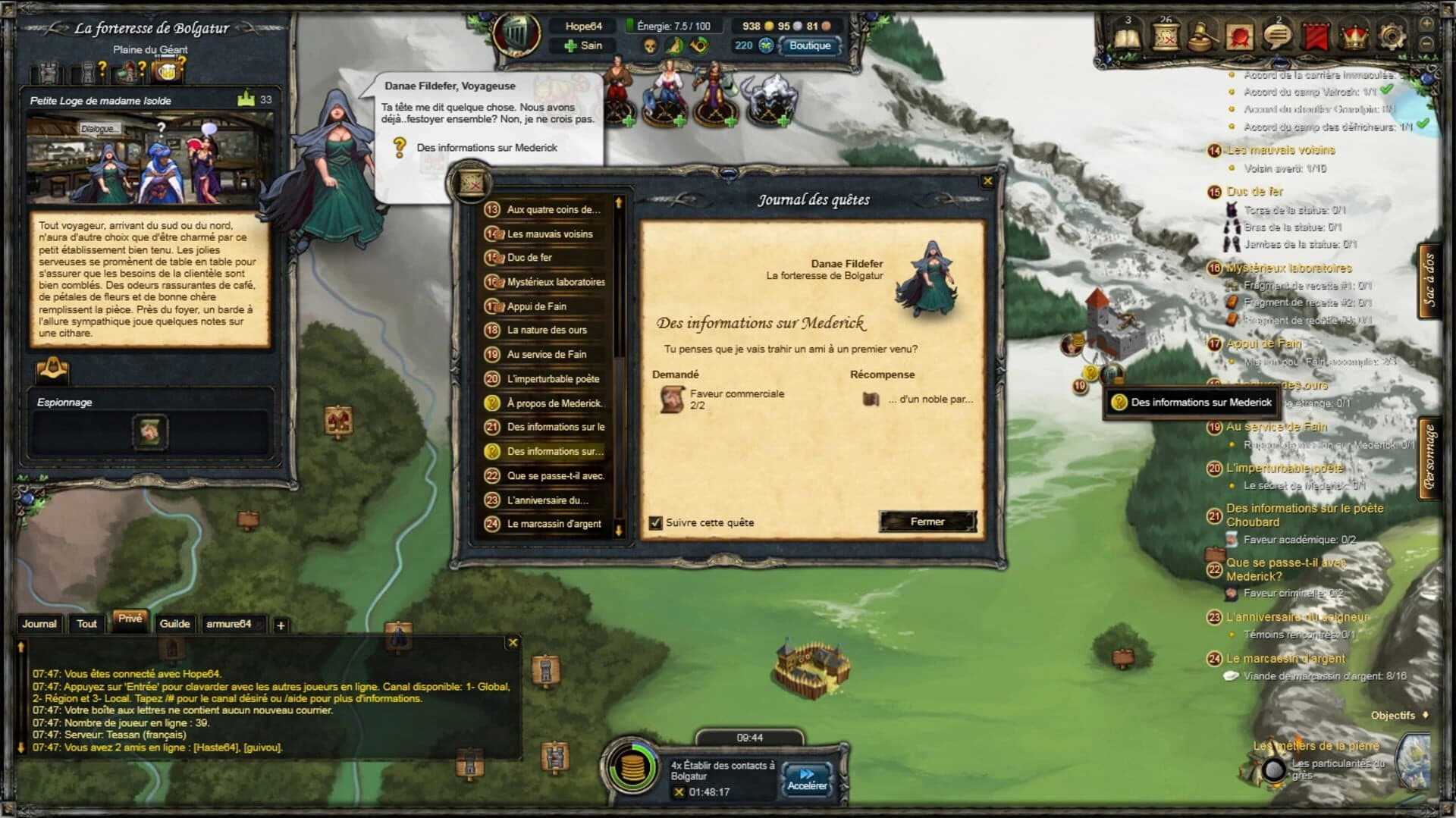Open the chat speech bubble icon
Viewport: 1456px width, 818px height.
(x=1280, y=34)
